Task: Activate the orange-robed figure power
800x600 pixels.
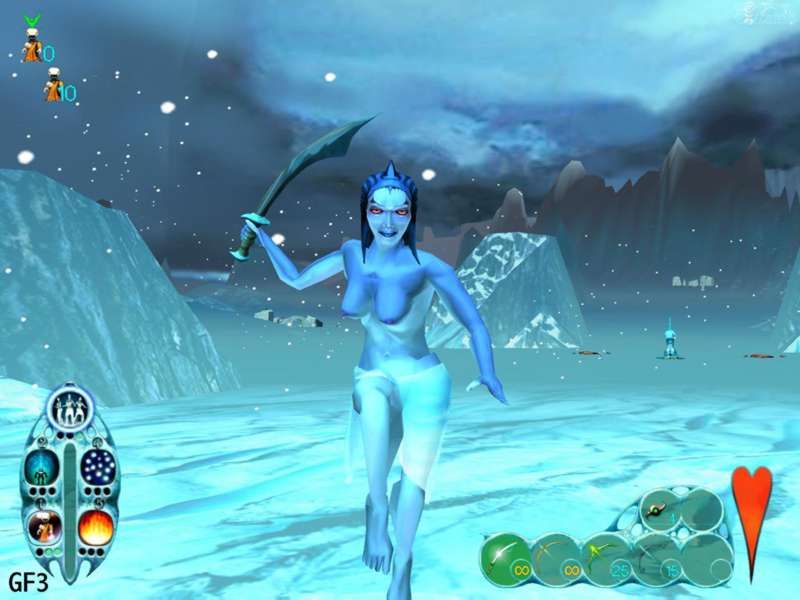Action: [43, 526]
